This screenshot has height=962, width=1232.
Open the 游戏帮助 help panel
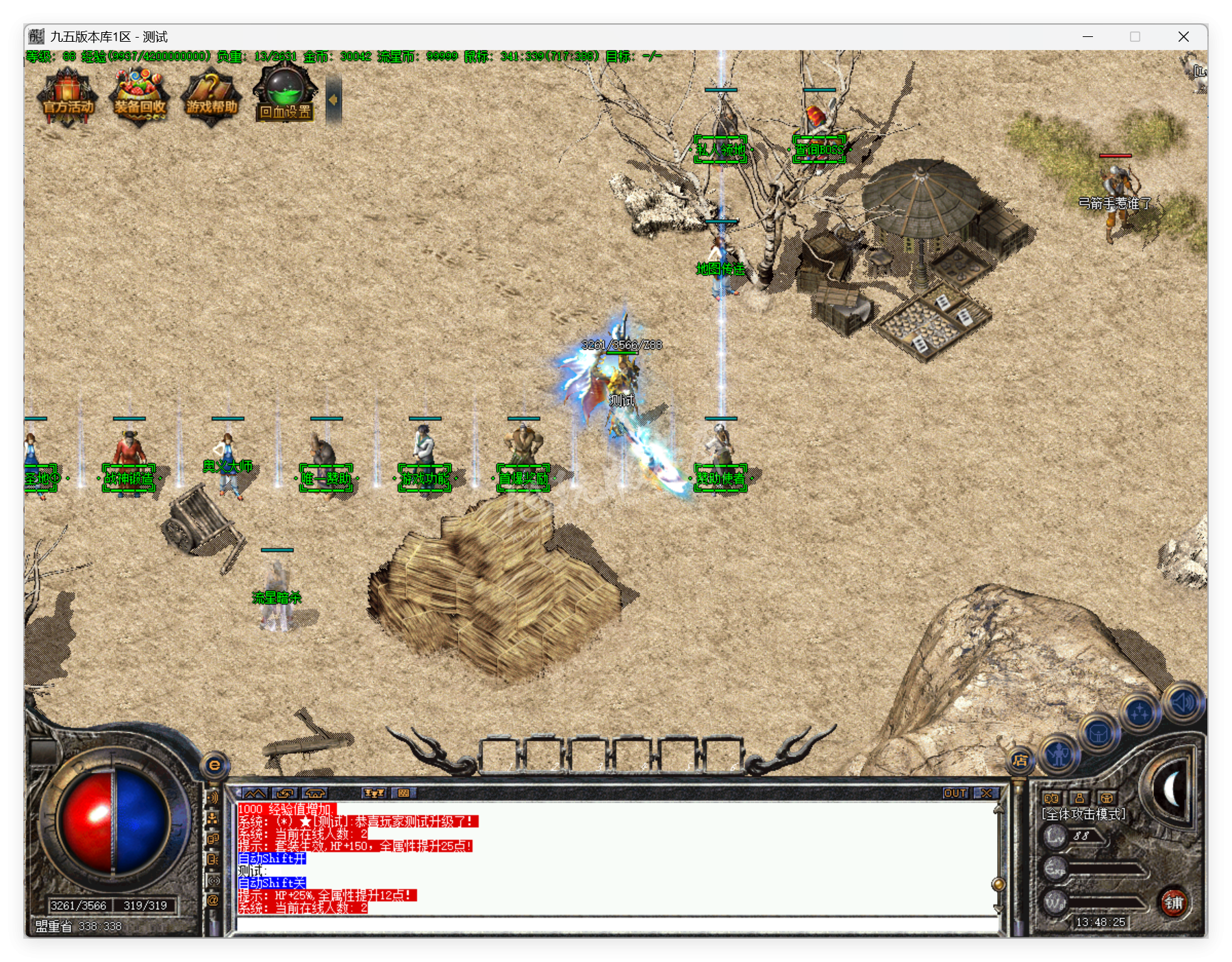211,98
